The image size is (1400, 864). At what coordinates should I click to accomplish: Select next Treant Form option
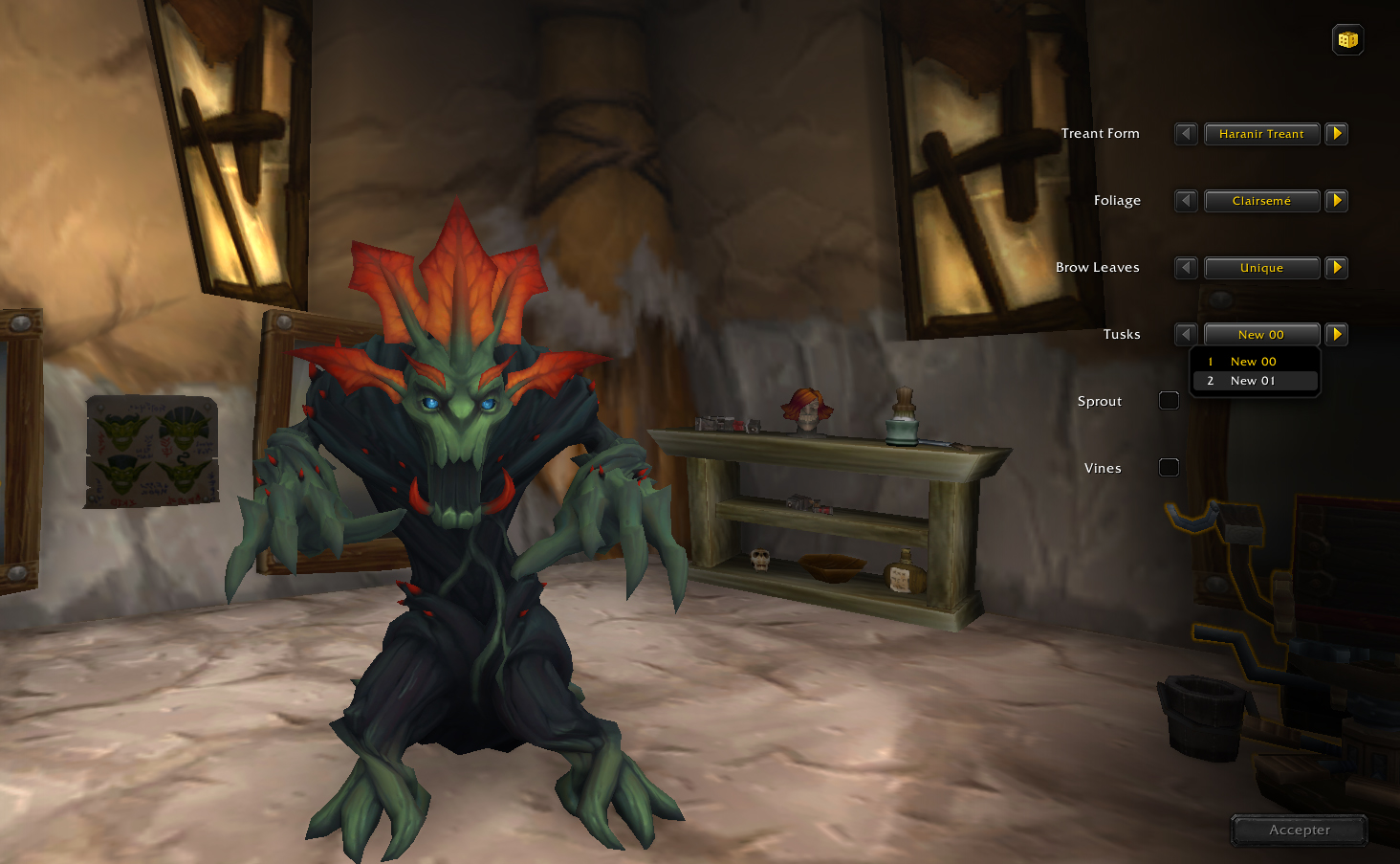point(1337,134)
